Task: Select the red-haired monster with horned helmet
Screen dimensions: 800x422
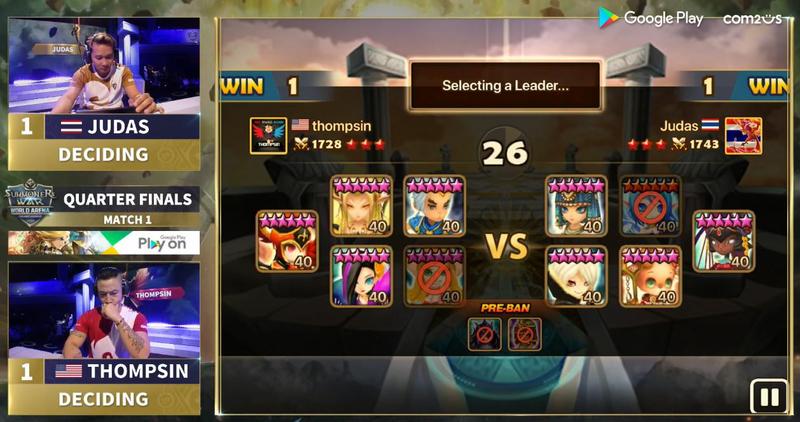Action: [x=287, y=241]
